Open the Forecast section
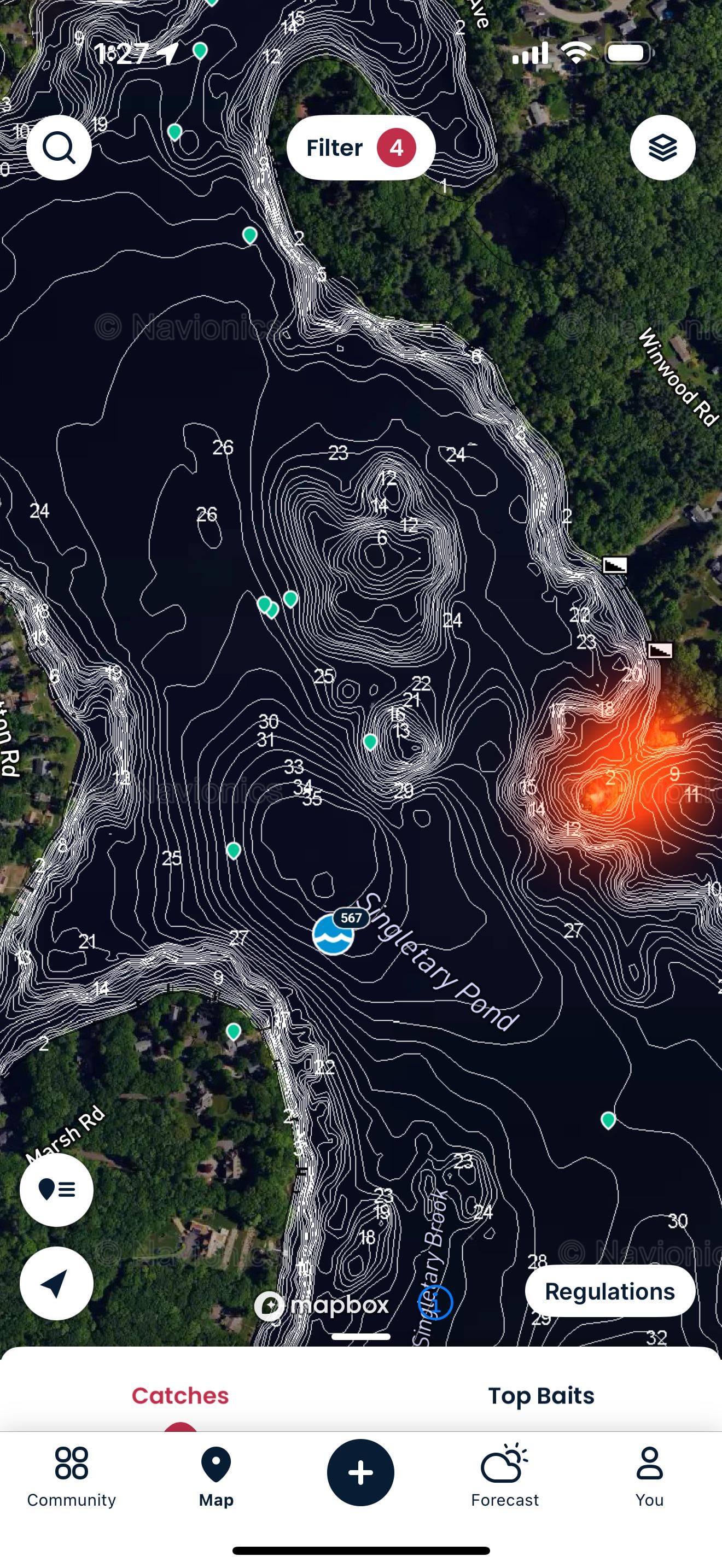This screenshot has width=722, height=1568. tap(505, 1477)
